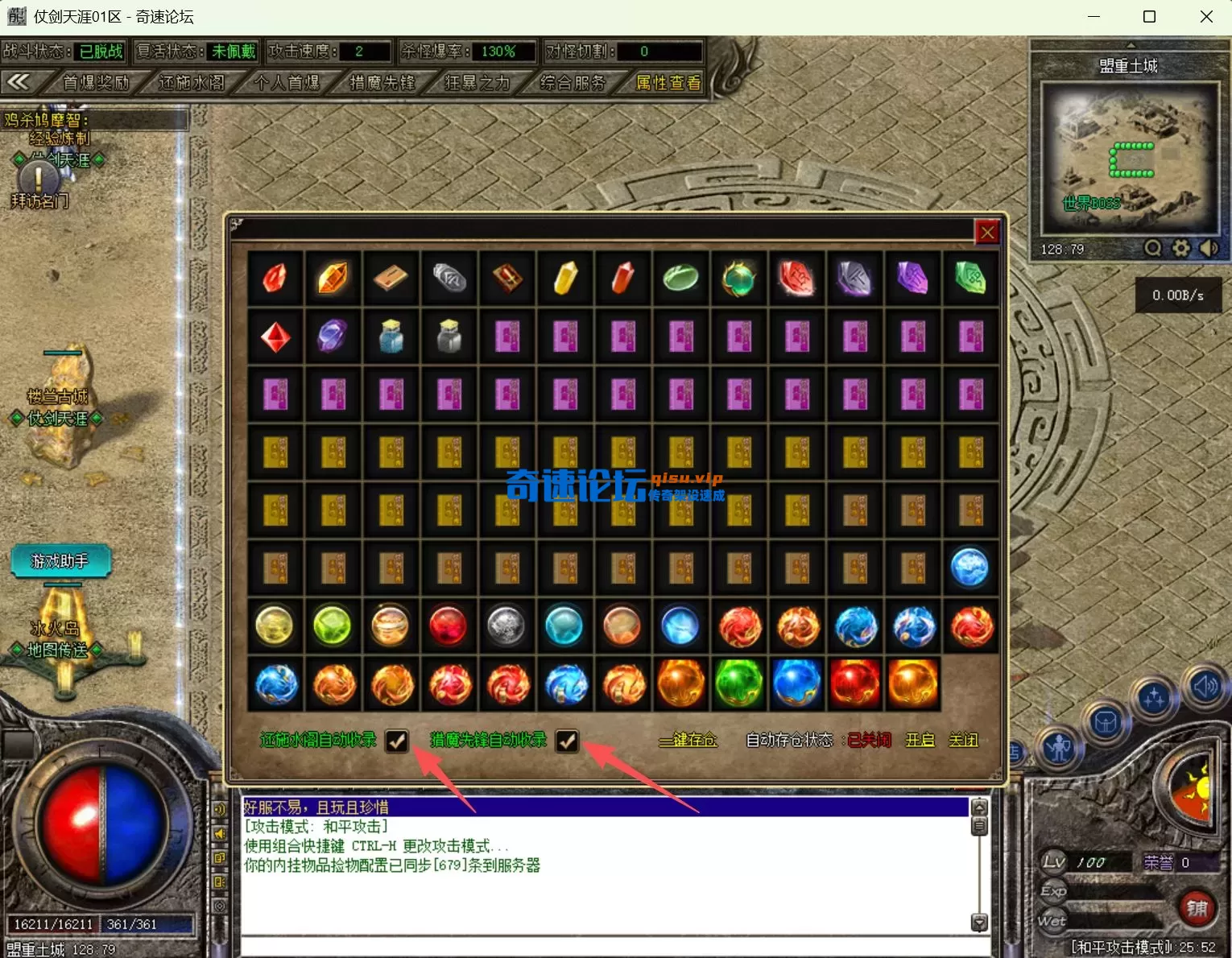Viewport: 1232px width, 958px height.
Task: Collapse the top menu with the double-arrow button
Action: click(19, 82)
